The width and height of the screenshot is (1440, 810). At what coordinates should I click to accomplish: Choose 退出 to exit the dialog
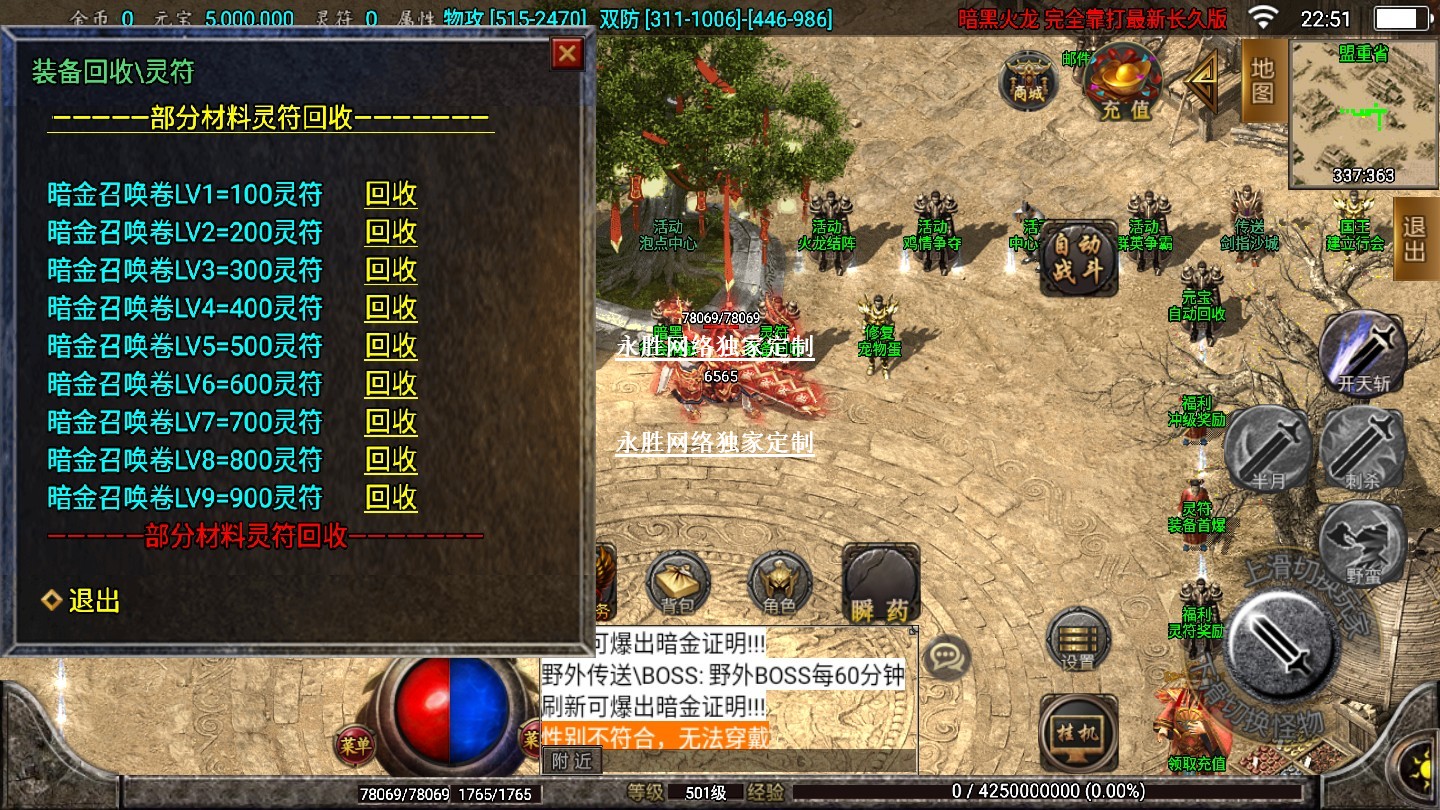94,601
